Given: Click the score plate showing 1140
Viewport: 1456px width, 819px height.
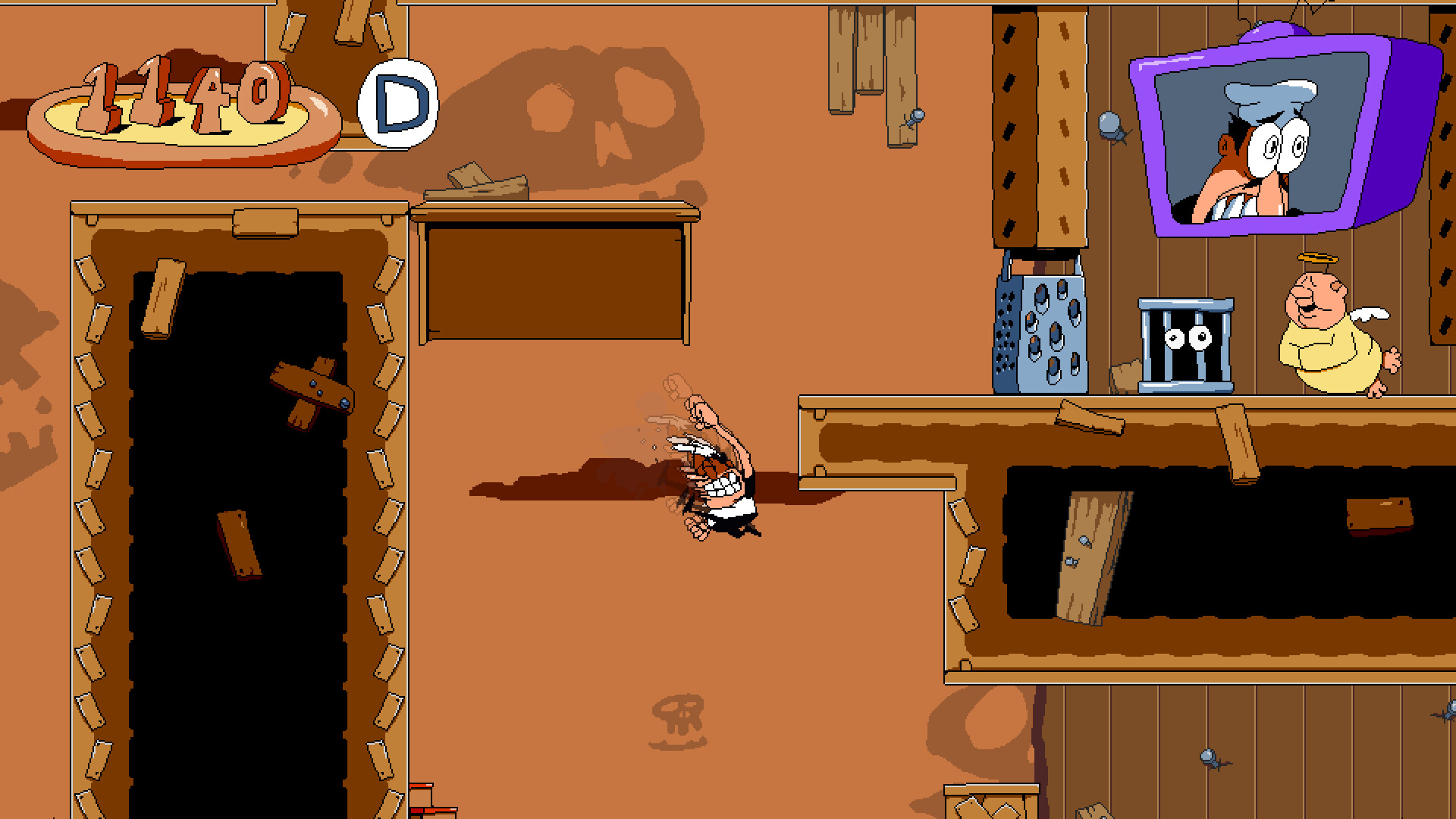Looking at the screenshot, I should pyautogui.click(x=182, y=102).
